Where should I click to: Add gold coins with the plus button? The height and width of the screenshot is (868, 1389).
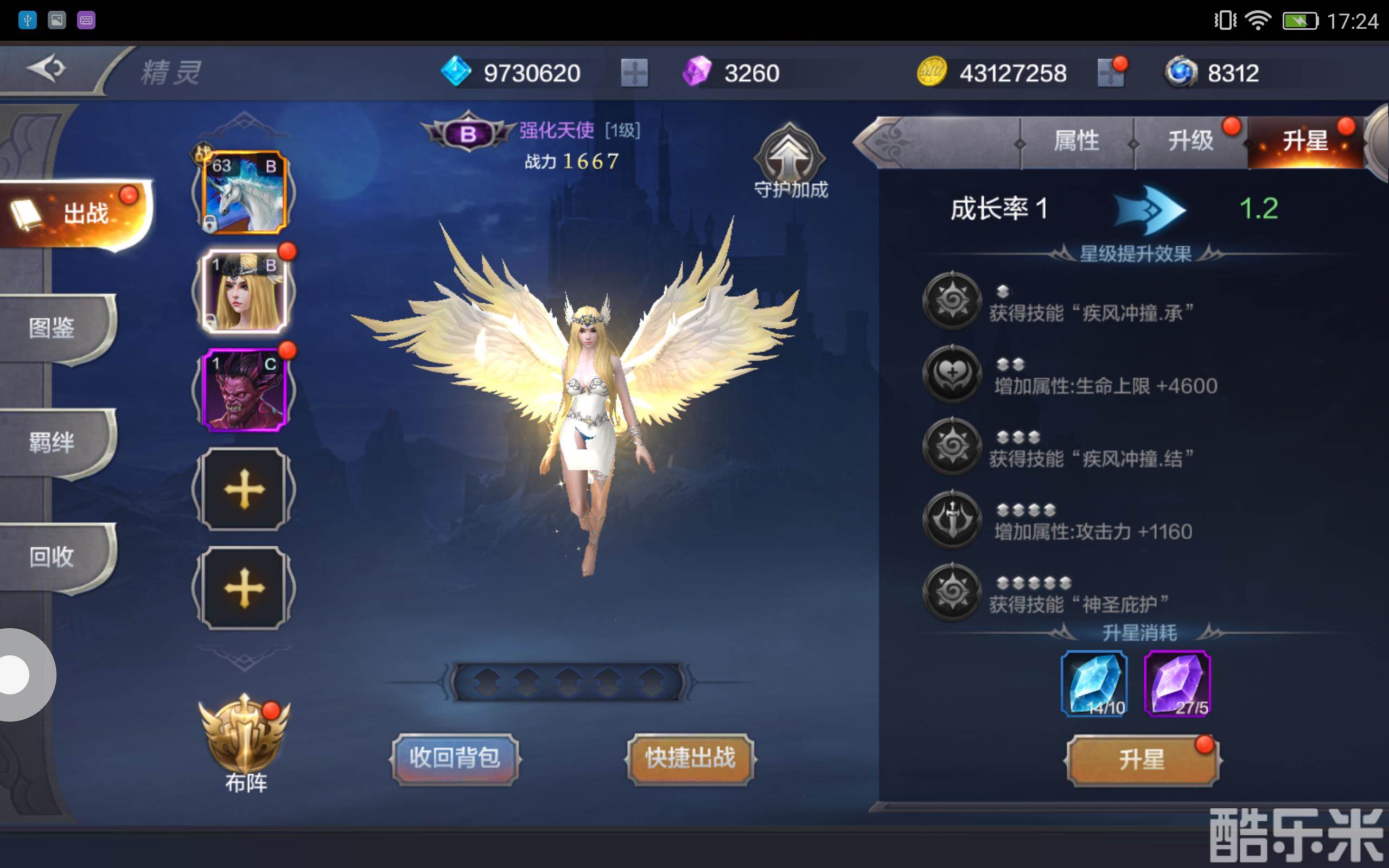(1111, 73)
